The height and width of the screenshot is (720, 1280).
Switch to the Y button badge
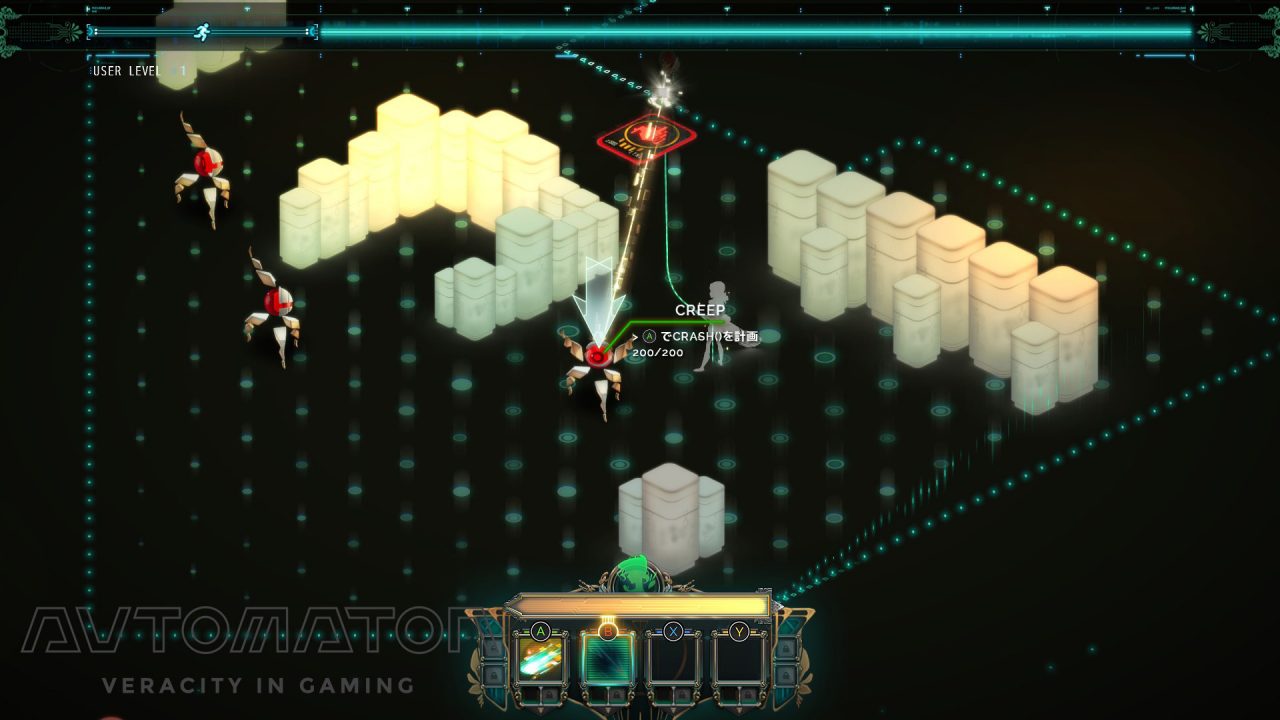pyautogui.click(x=738, y=630)
